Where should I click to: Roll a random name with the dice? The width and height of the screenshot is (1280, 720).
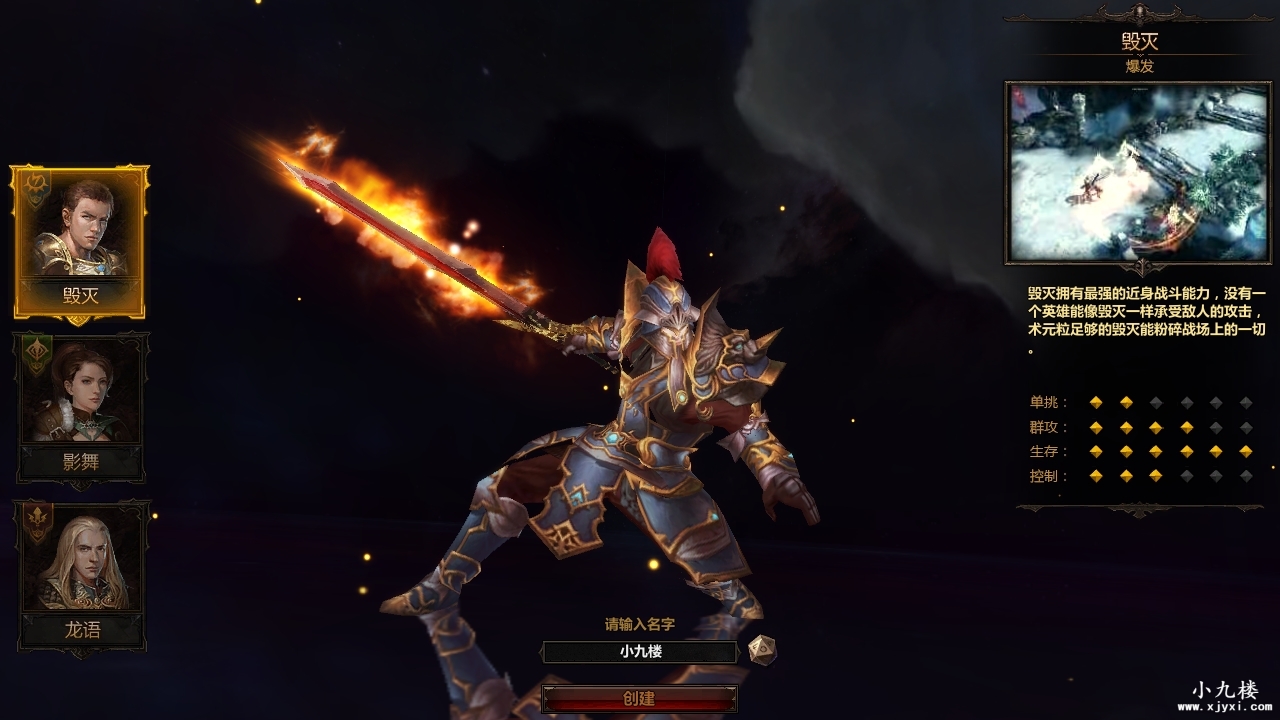pyautogui.click(x=762, y=650)
